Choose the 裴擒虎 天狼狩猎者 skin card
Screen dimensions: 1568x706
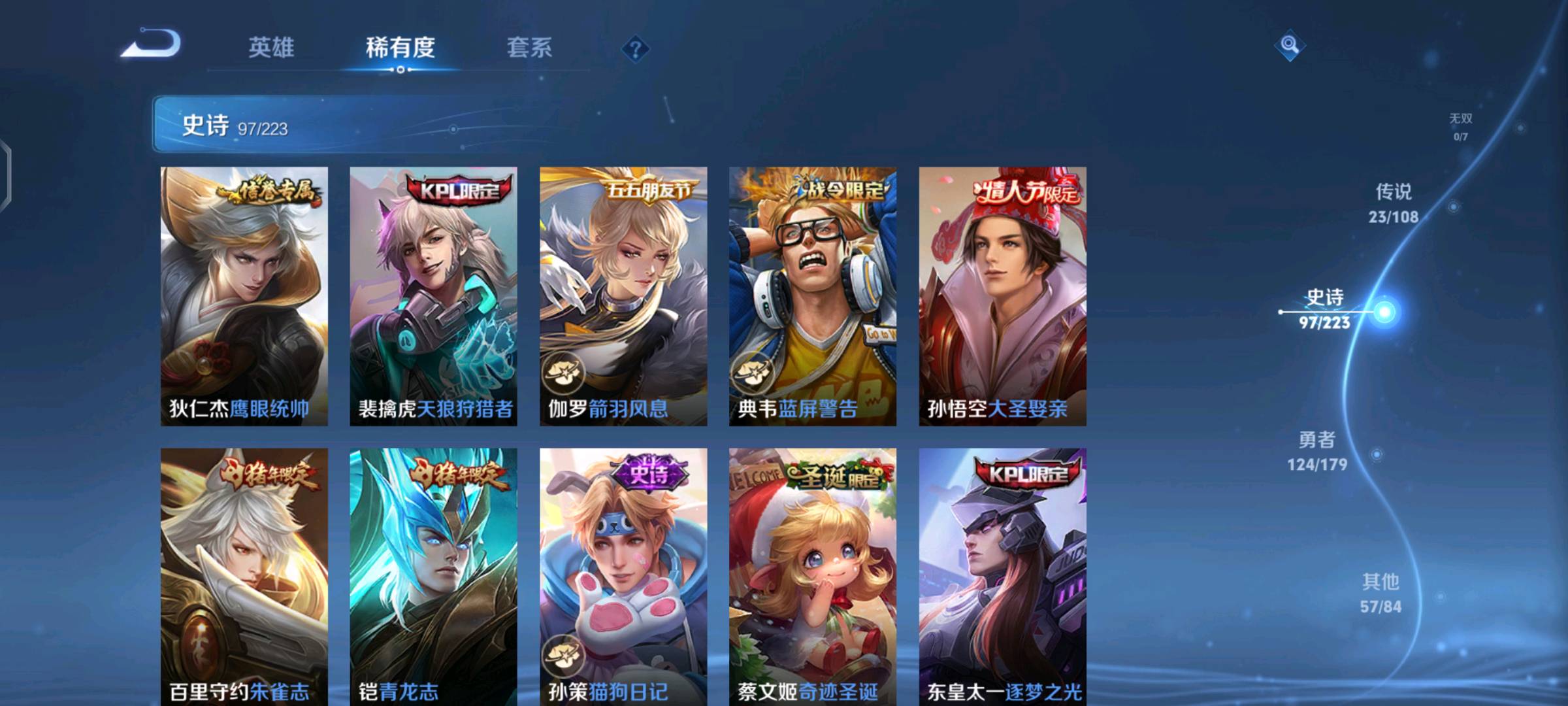click(433, 296)
